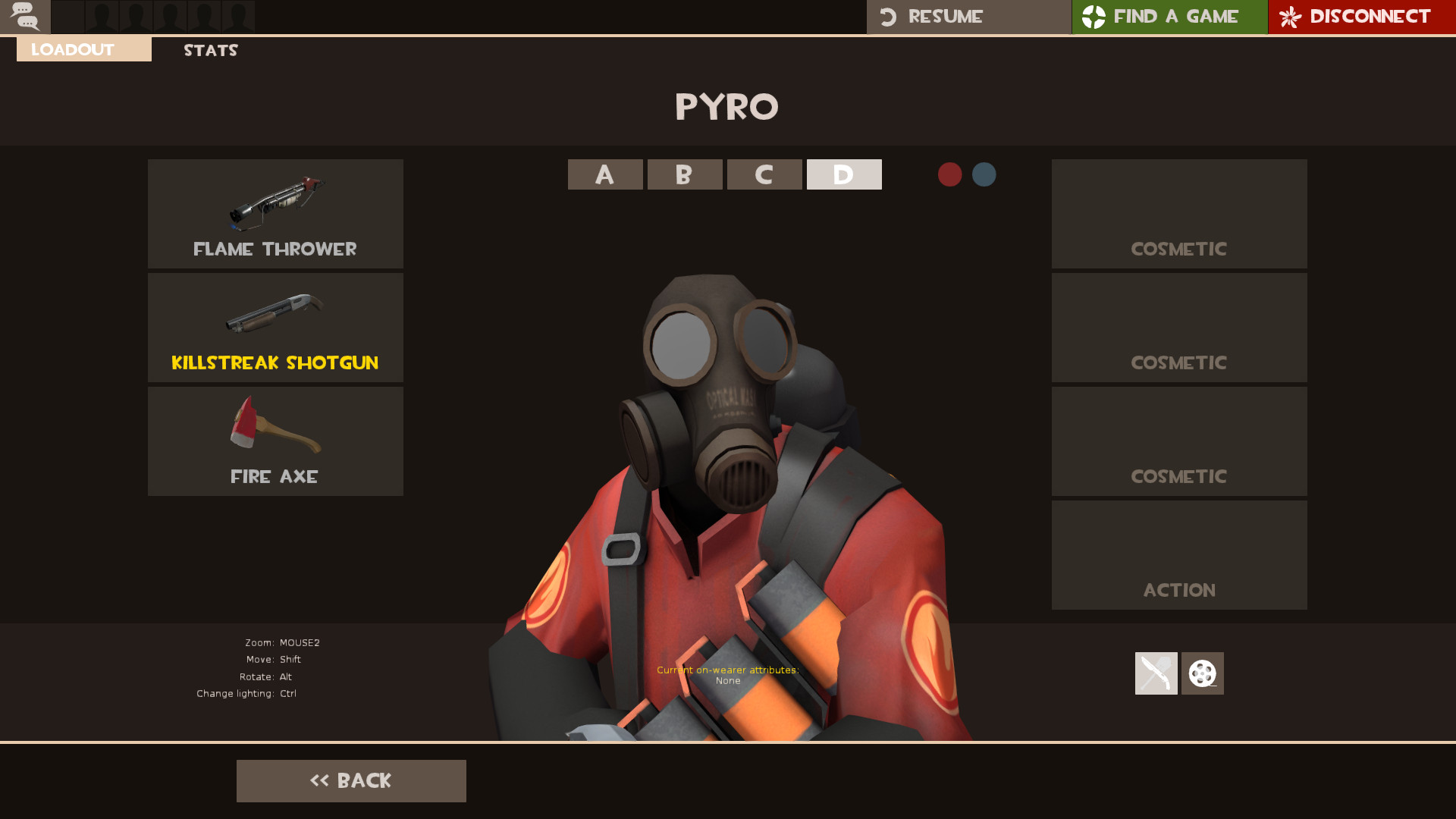Select the Flame Thrower weapon image

tap(275, 205)
